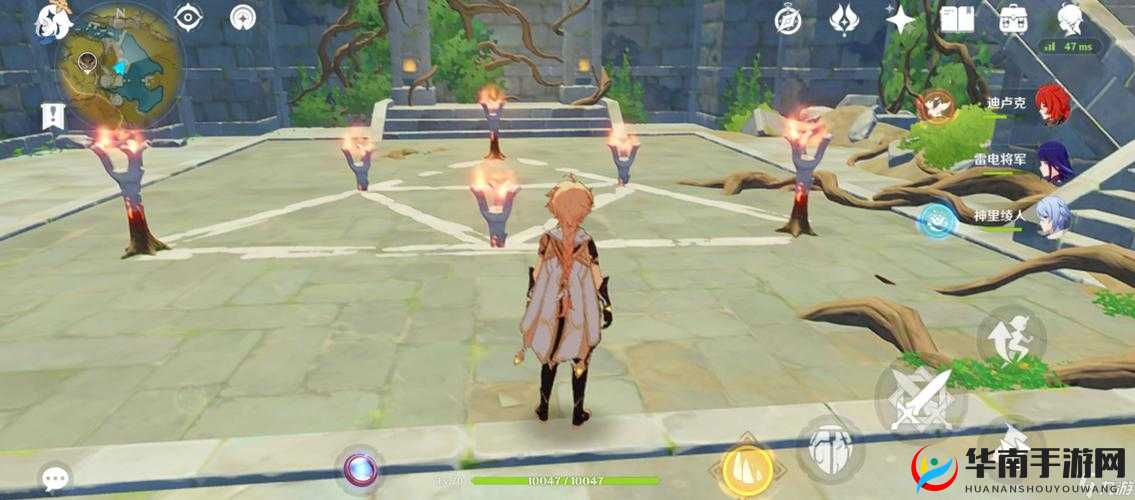Open the Wish star icon
Screen dimensions: 1135x500
point(902,19)
